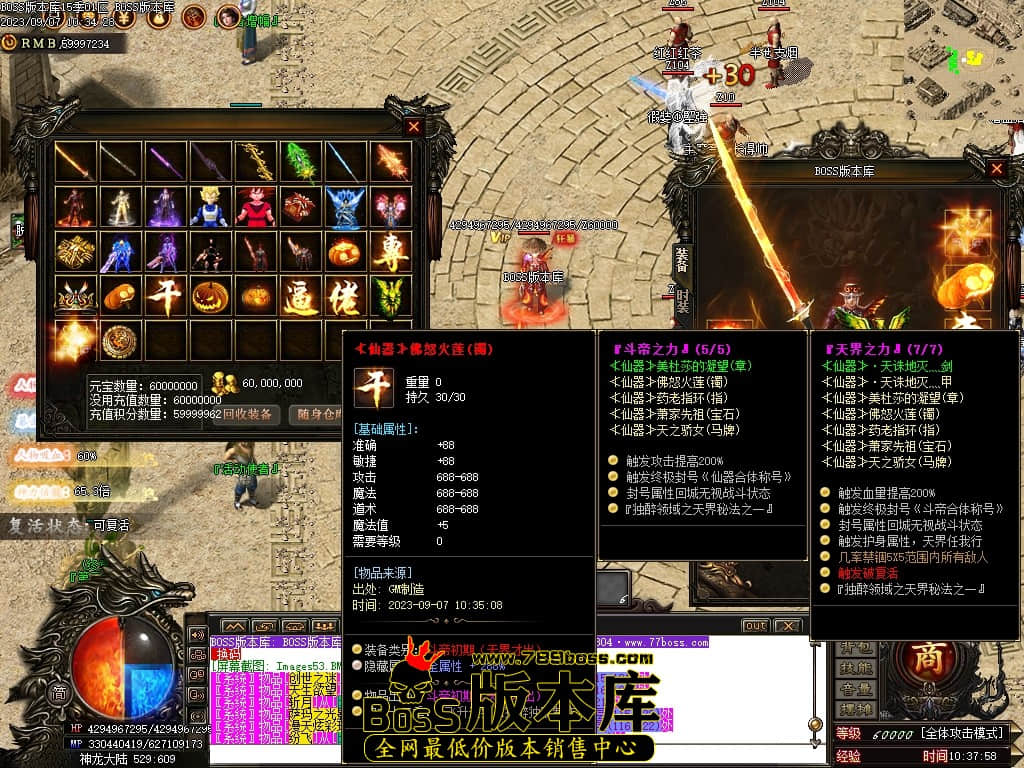The width and height of the screenshot is (1024, 768).
Task: Select the 佛怒火莲 bracelet item in bag
Action: (x=165, y=297)
